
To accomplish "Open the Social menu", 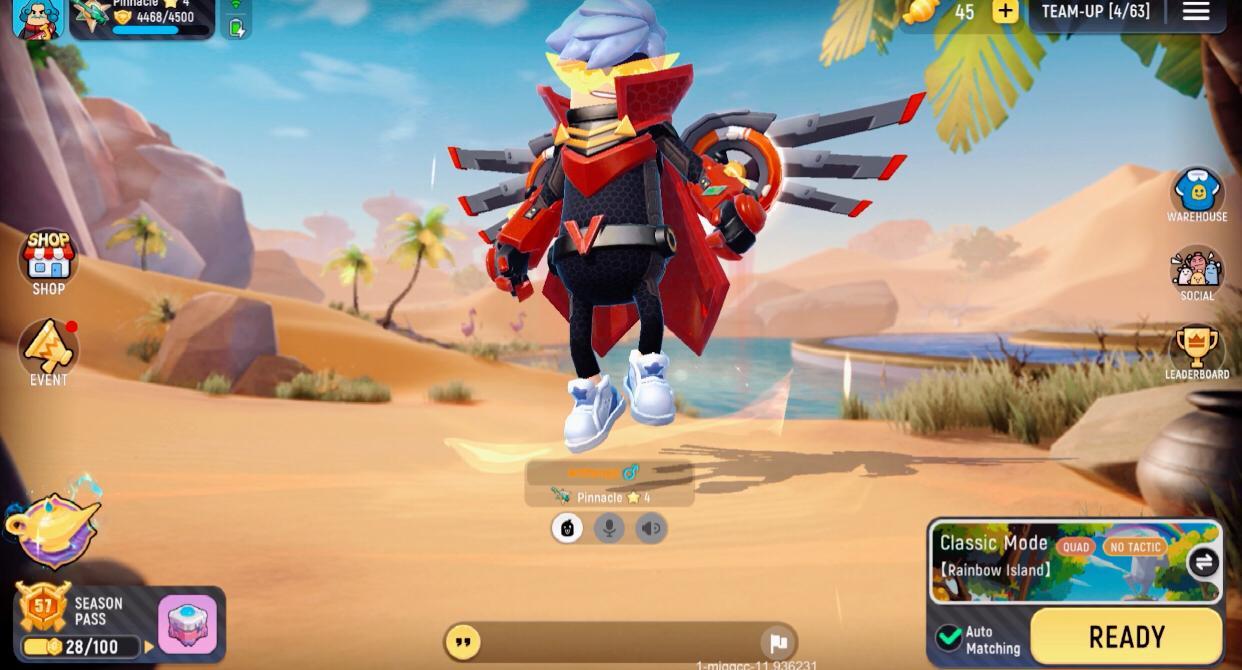I will tap(1197, 273).
